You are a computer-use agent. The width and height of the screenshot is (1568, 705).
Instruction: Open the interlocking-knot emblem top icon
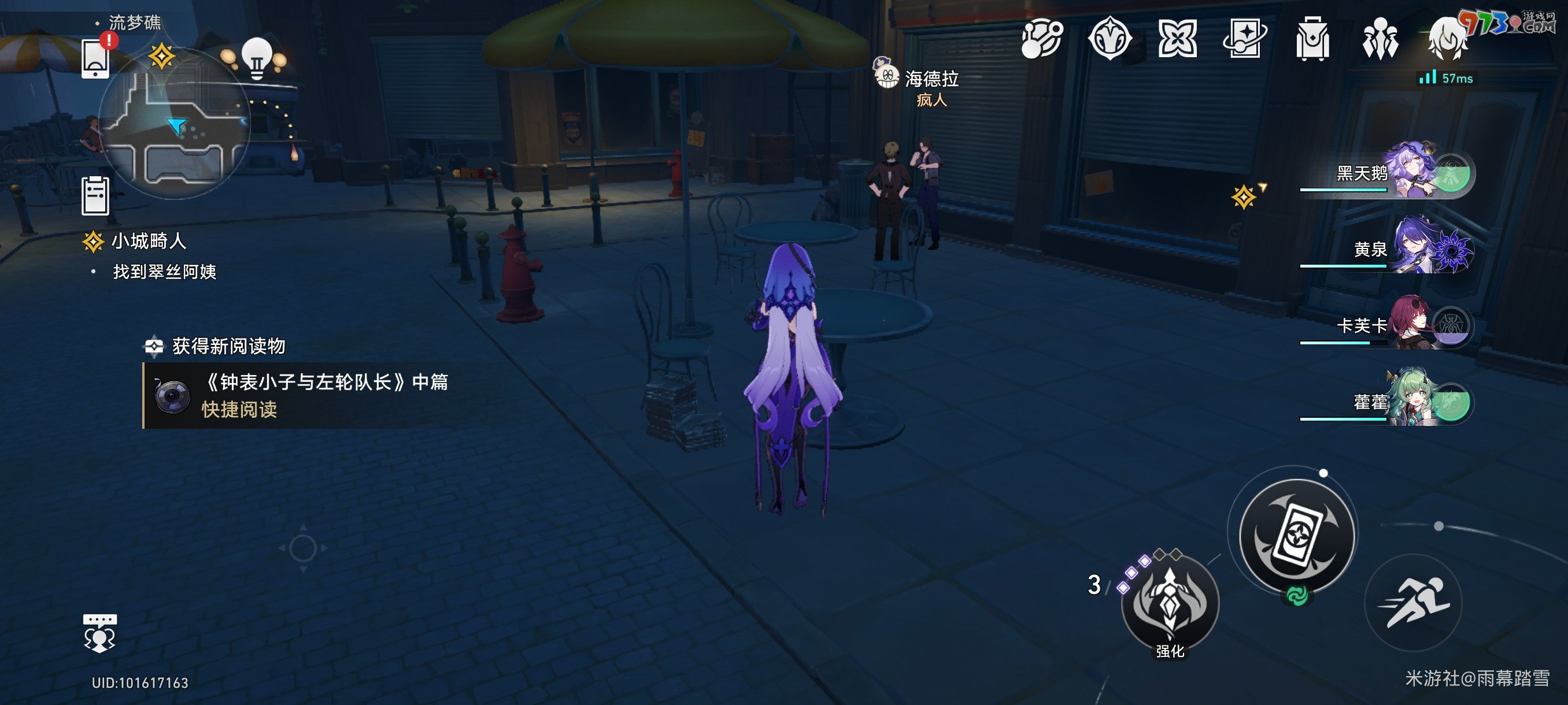tap(1177, 38)
